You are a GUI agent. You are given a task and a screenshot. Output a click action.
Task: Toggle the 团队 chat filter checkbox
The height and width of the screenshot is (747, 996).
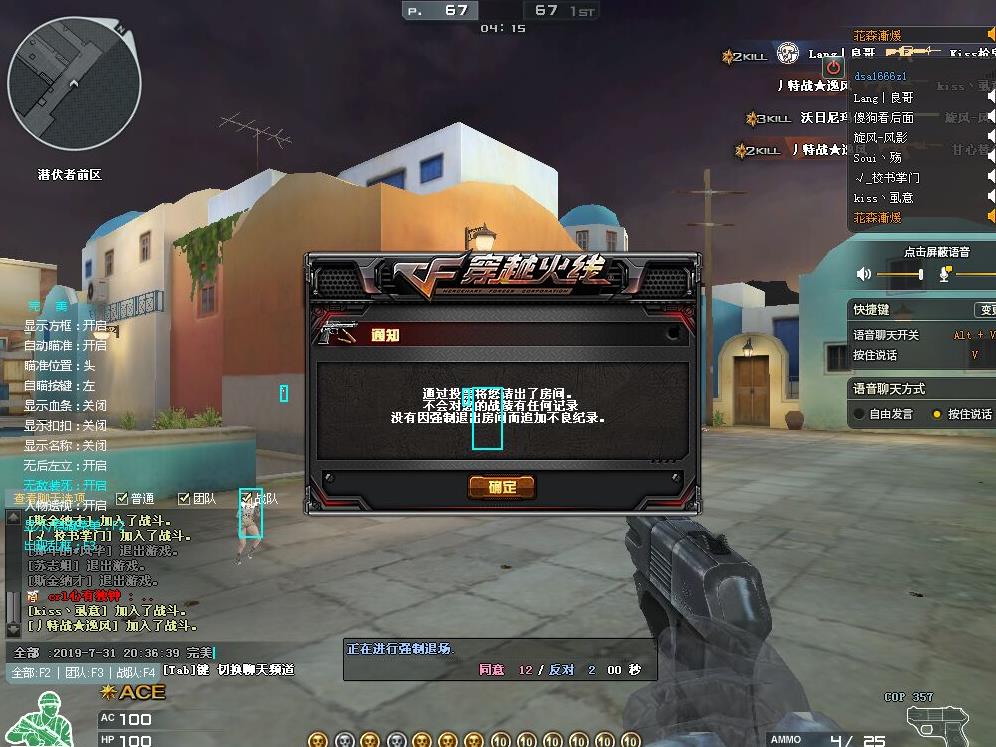click(x=184, y=498)
